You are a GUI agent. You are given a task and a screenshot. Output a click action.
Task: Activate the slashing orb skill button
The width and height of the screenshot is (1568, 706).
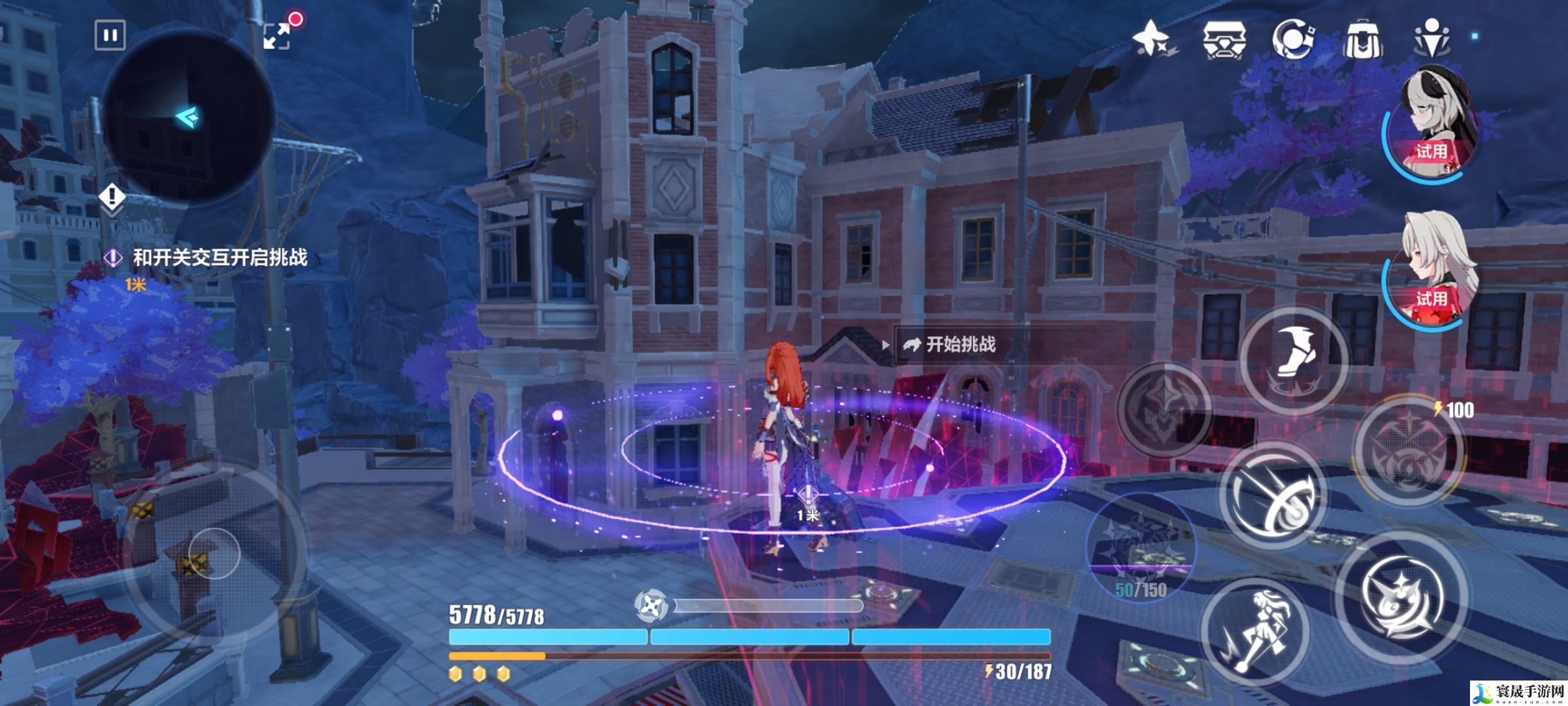pos(1273,496)
